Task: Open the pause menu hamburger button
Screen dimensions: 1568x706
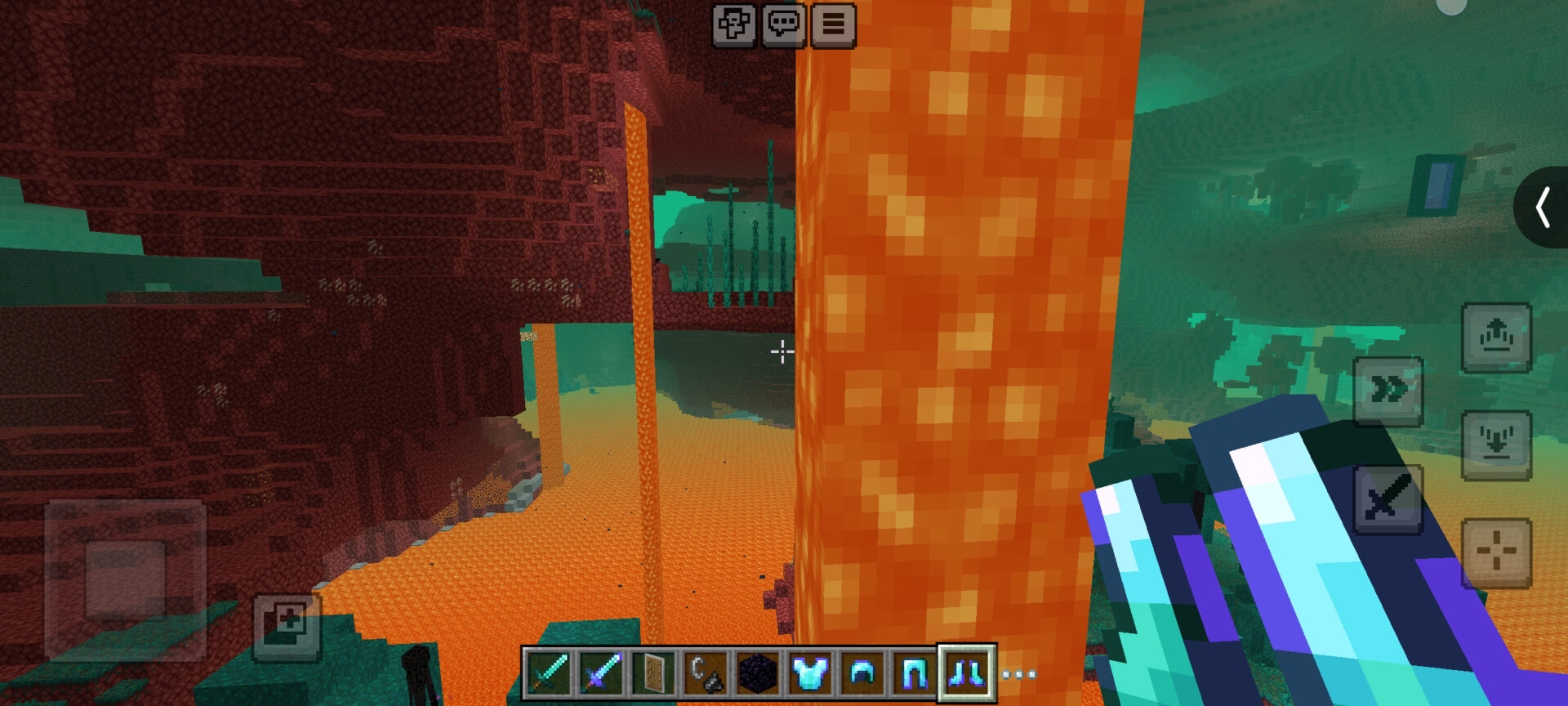Action: click(833, 25)
